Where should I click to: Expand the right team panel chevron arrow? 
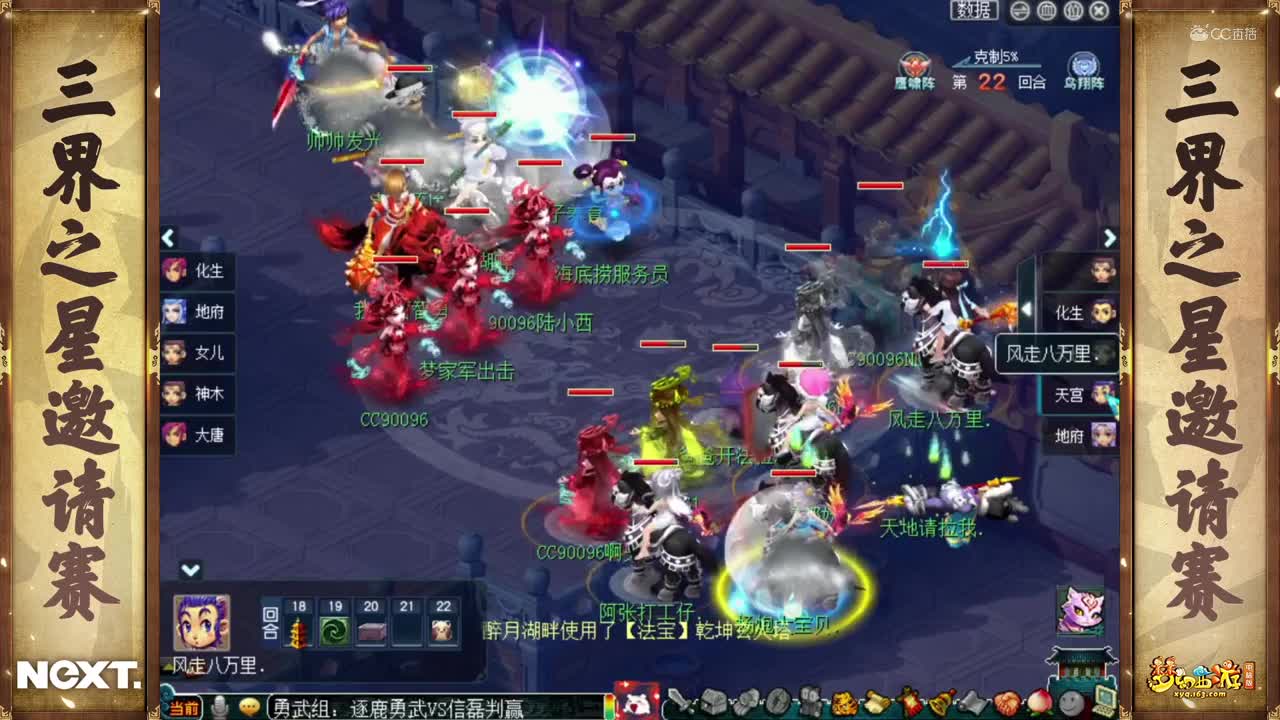(x=1110, y=240)
